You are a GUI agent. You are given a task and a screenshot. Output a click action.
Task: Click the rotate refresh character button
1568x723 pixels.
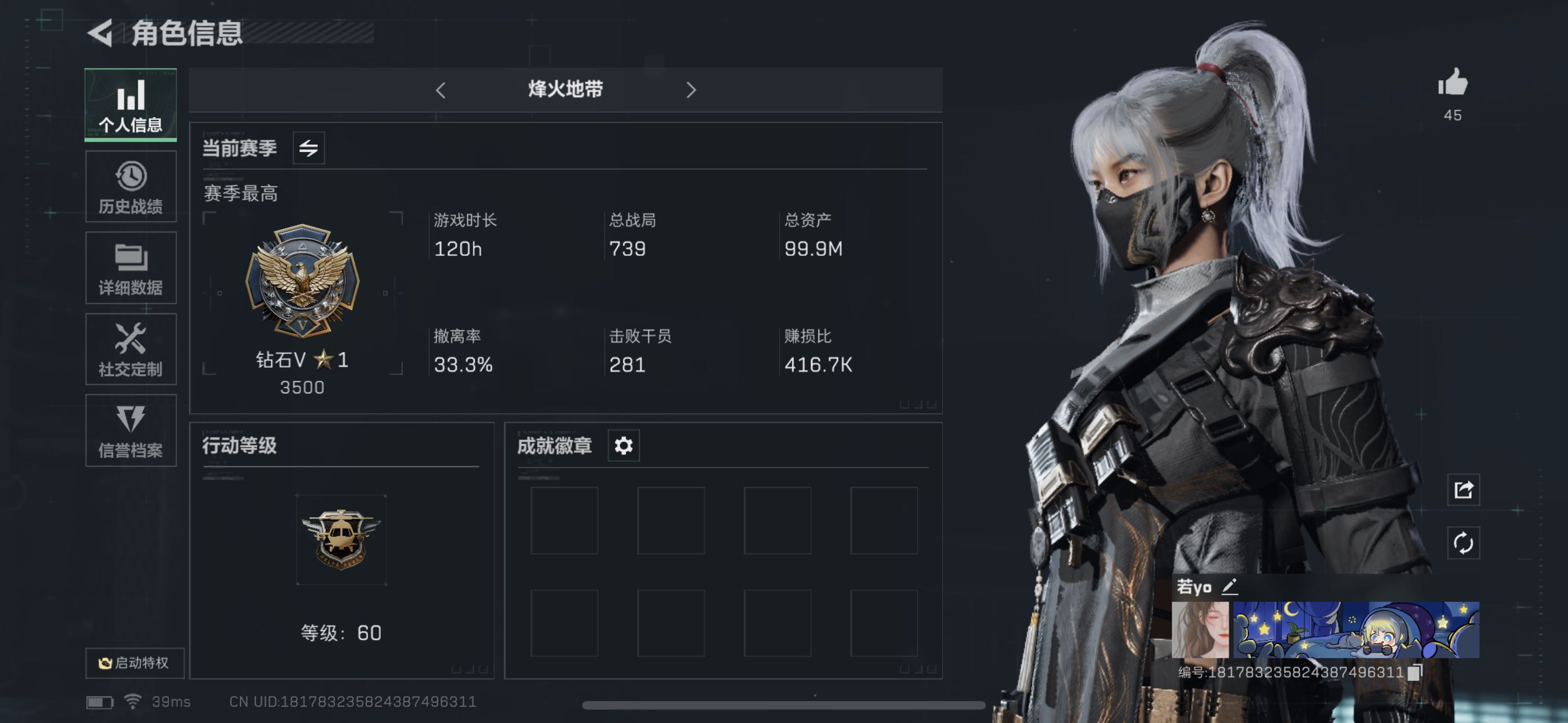click(x=1463, y=543)
